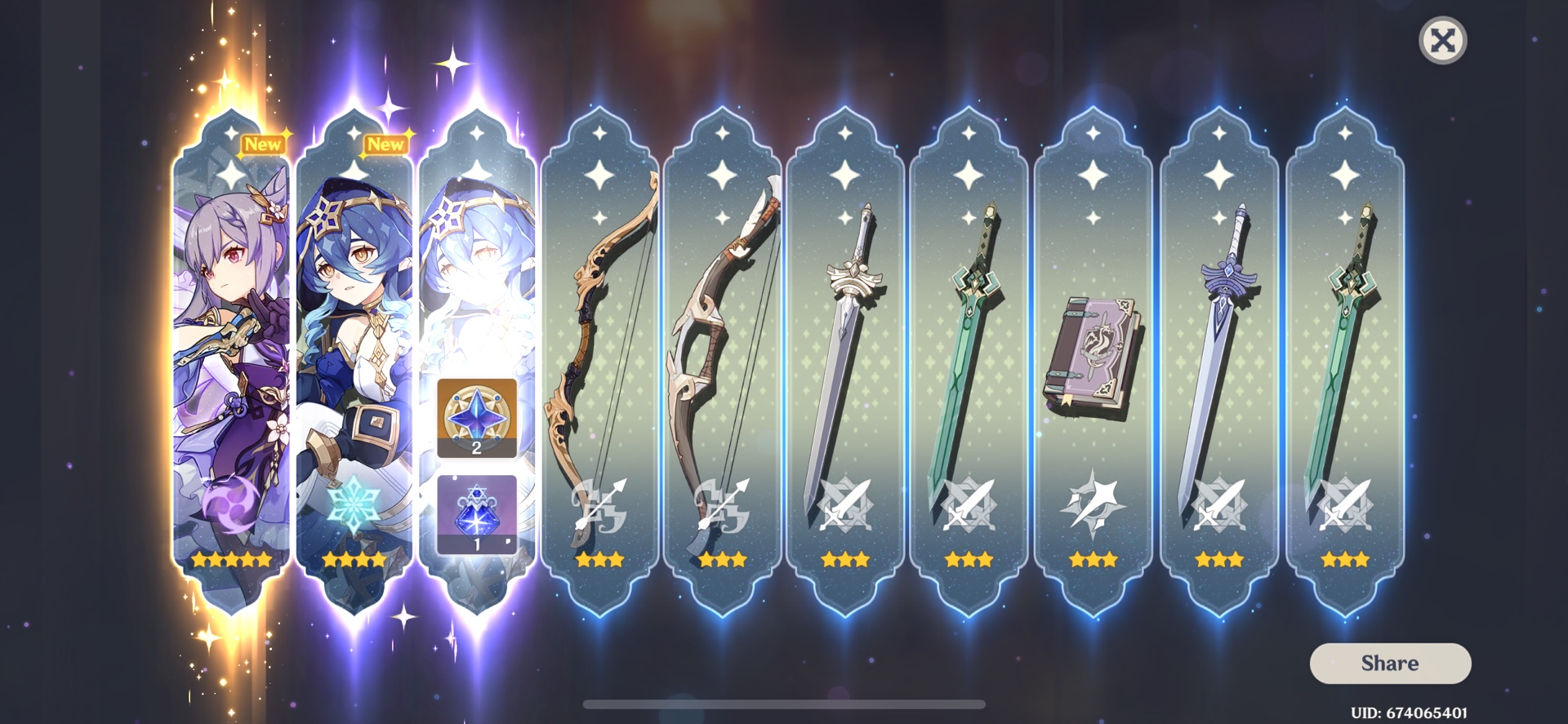Image resolution: width=1568 pixels, height=724 pixels.
Task: Click the five-star rating under Keqing
Action: pyautogui.click(x=229, y=558)
